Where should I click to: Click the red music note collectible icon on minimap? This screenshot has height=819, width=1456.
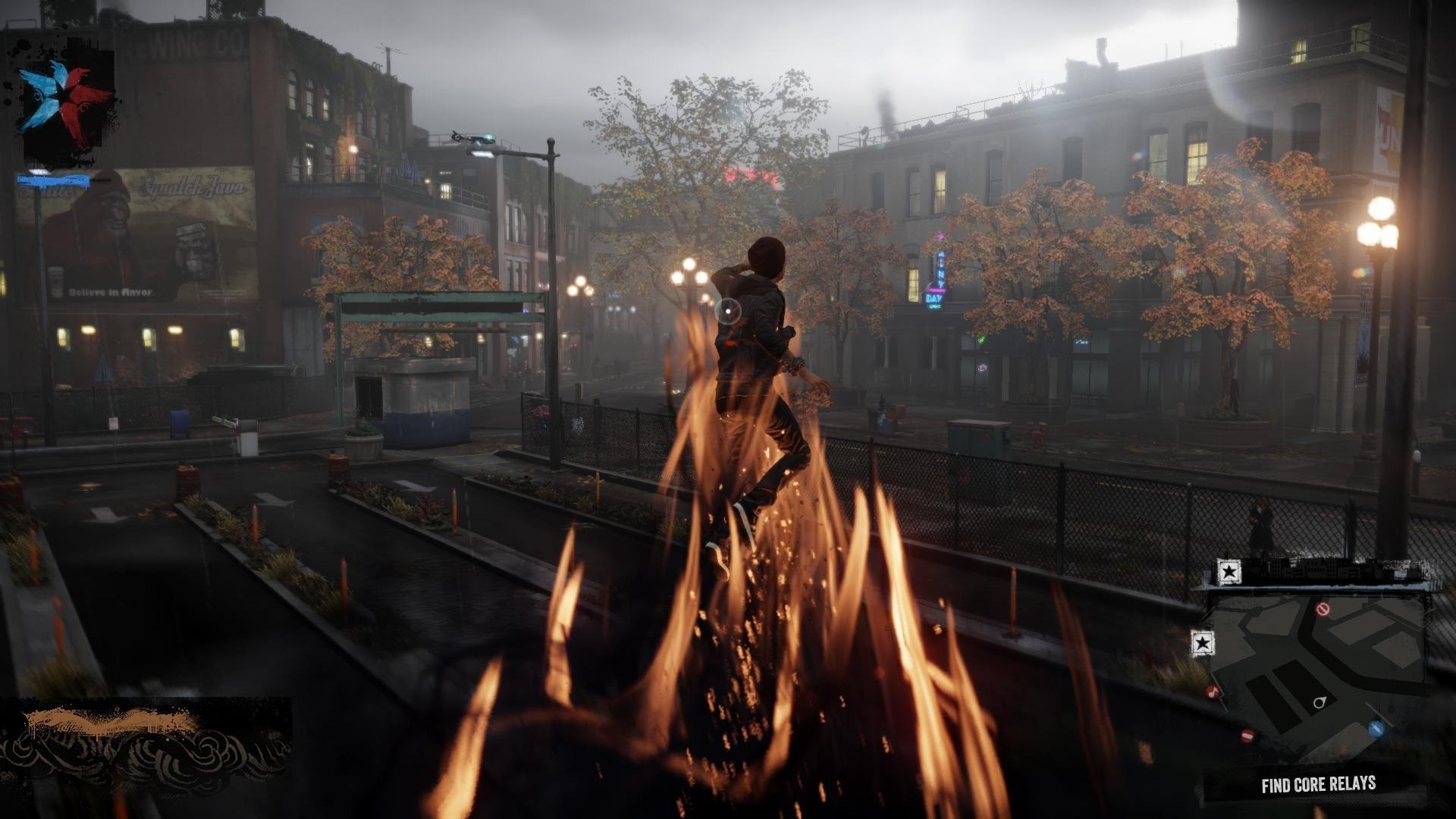[1213, 692]
